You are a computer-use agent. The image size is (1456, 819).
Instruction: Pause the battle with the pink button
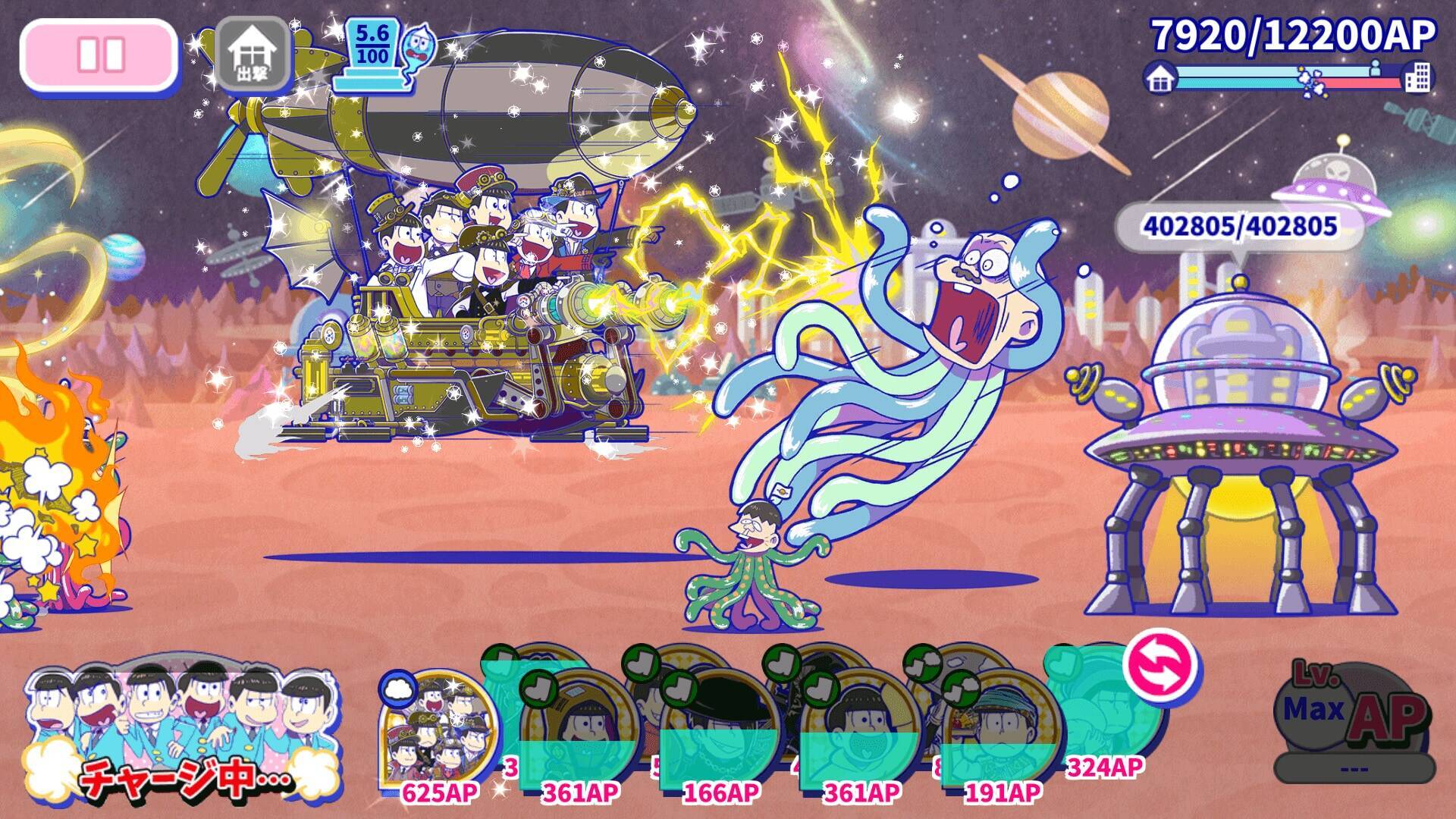pyautogui.click(x=100, y=55)
